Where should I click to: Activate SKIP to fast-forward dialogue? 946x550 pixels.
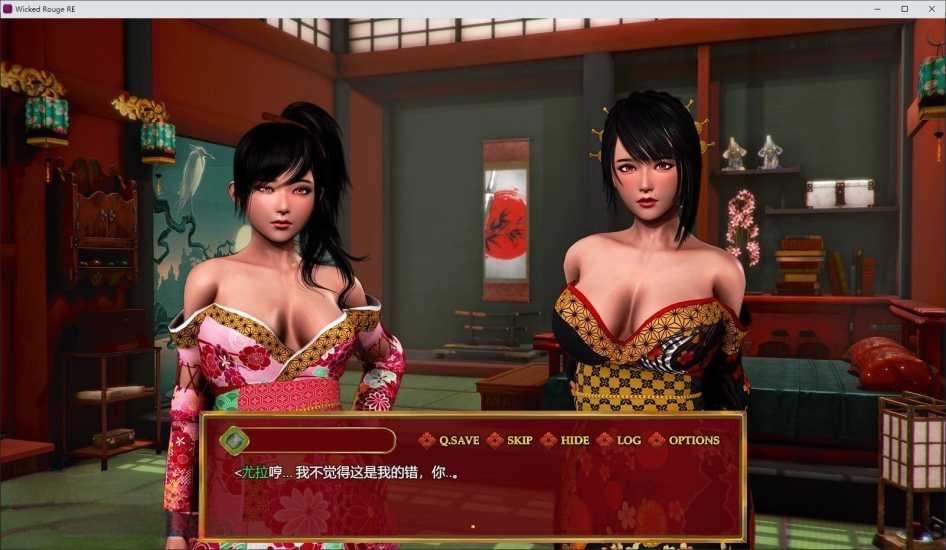[x=519, y=440]
